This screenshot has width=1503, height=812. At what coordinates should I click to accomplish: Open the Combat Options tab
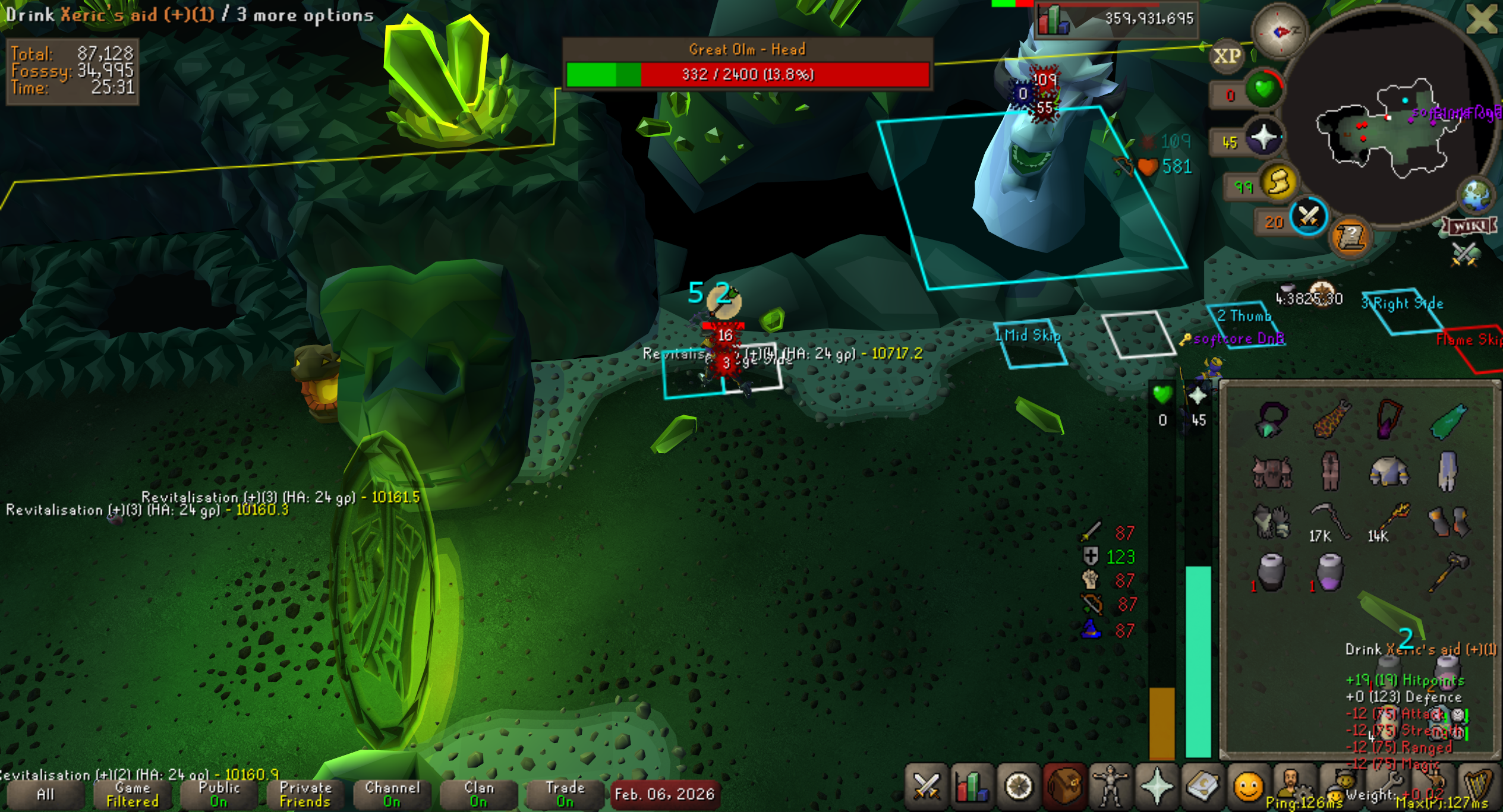926,786
